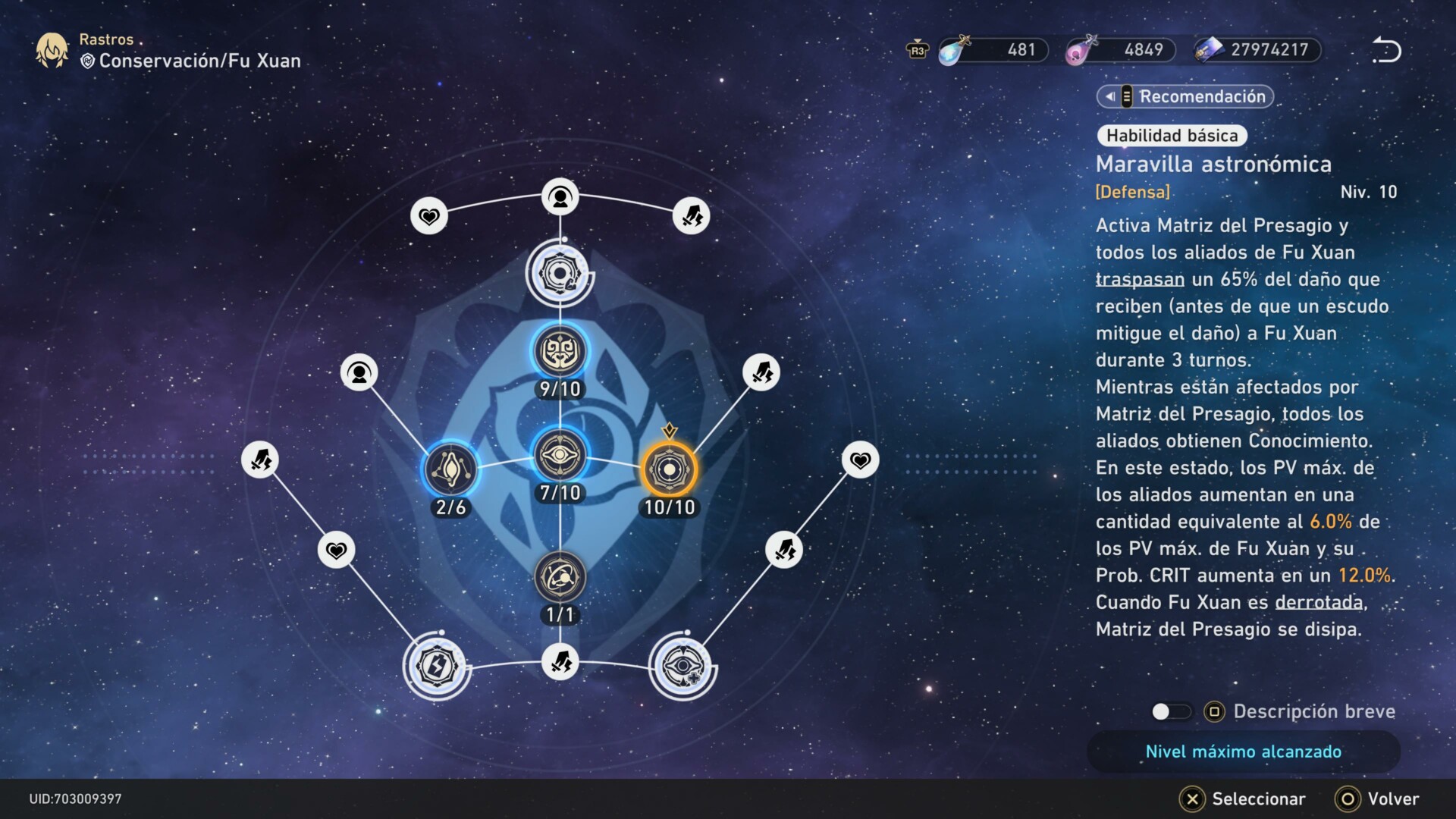Open the Recomendación panel
Image resolution: width=1456 pixels, height=819 pixels.
click(x=1185, y=96)
